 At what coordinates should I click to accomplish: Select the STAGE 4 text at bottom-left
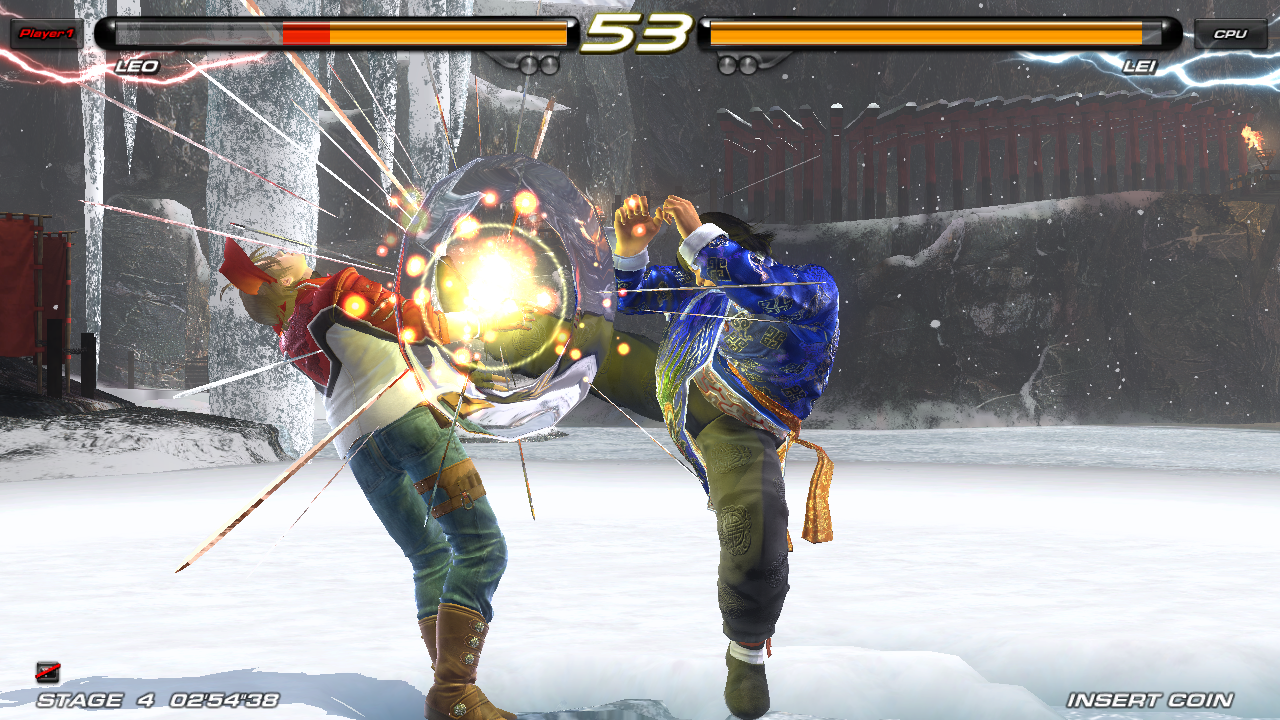point(80,700)
